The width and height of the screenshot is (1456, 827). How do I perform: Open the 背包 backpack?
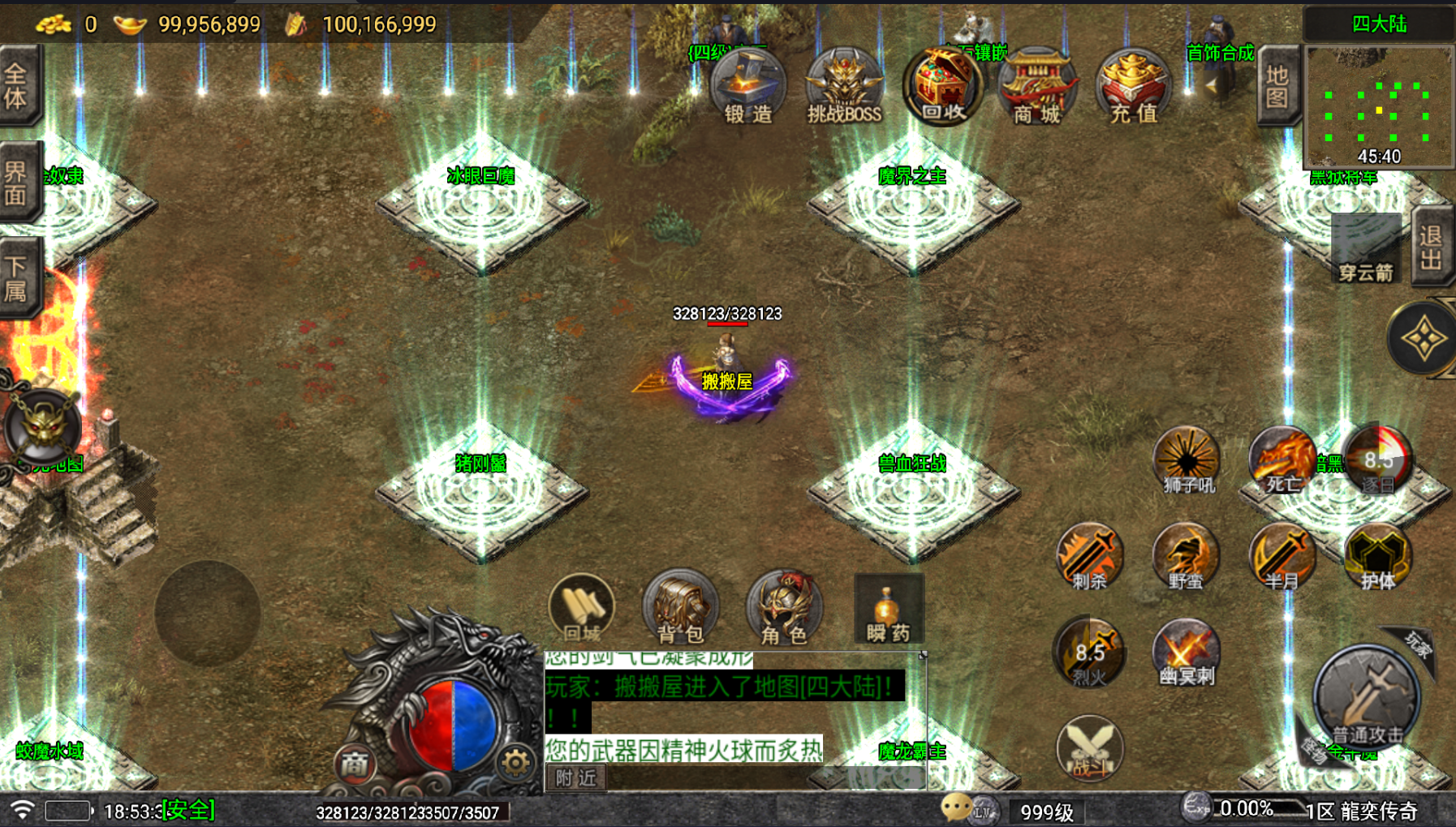click(680, 609)
